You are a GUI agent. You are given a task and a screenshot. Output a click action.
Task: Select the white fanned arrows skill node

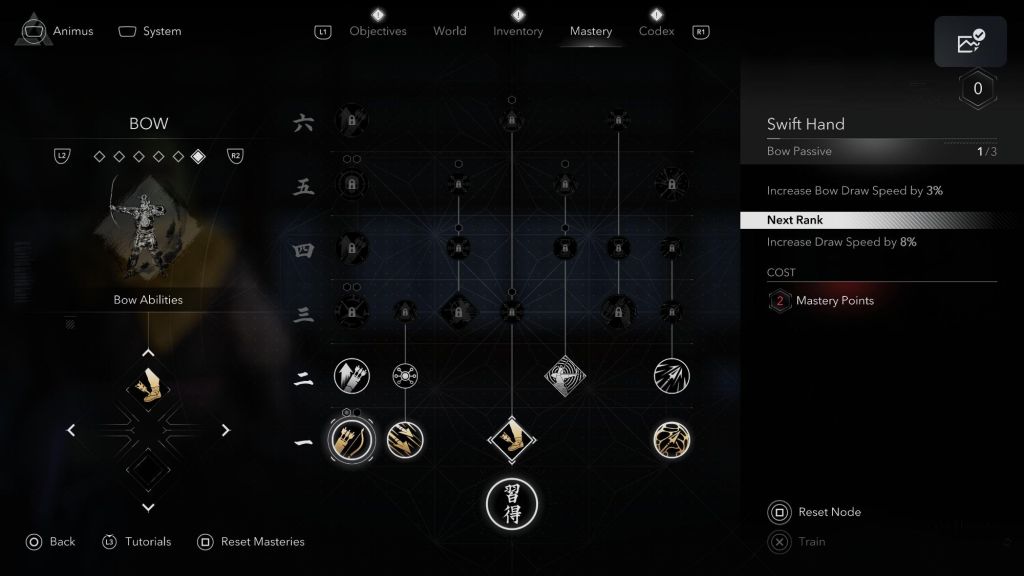(x=671, y=376)
